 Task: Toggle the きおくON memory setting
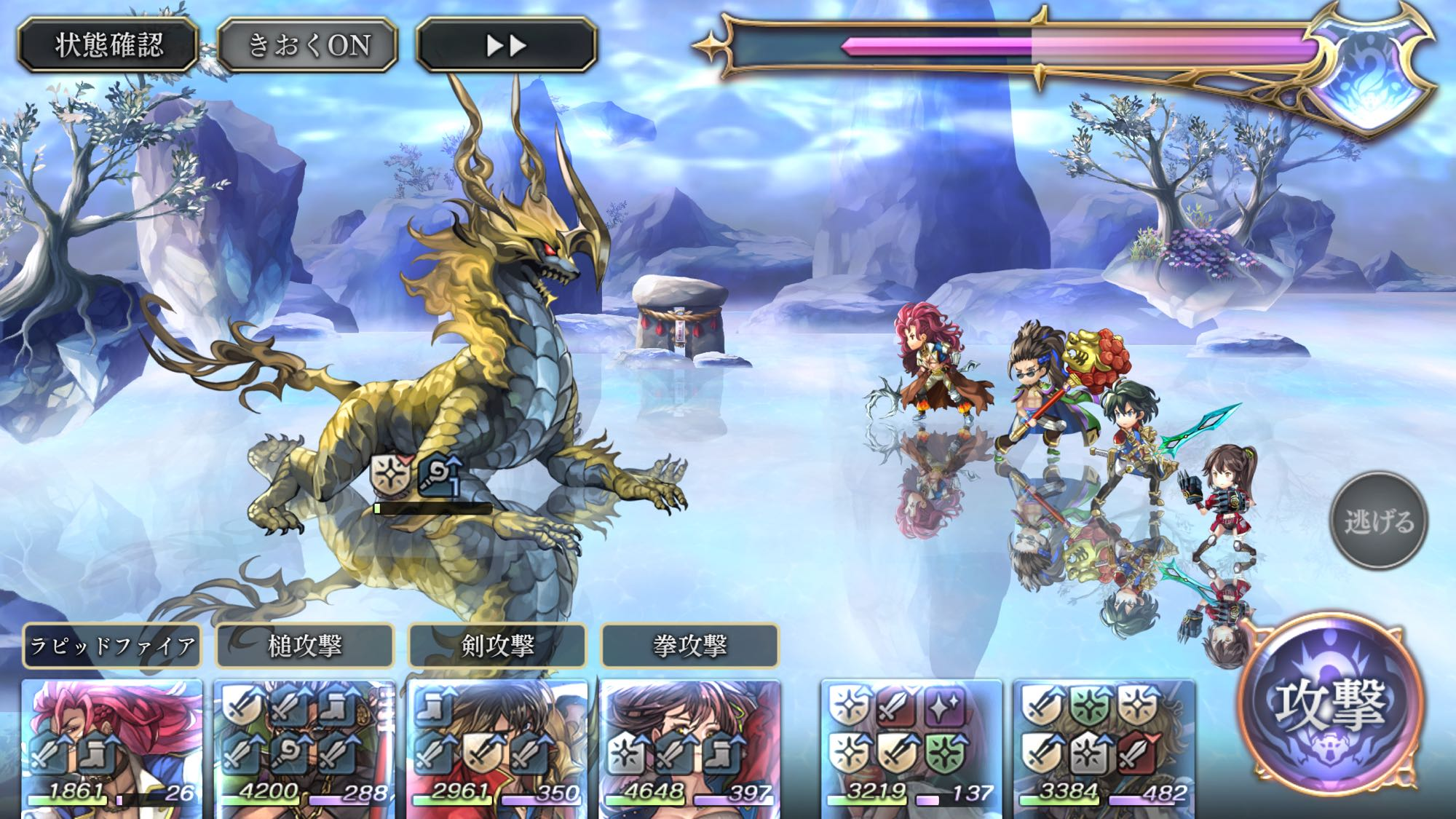308,45
